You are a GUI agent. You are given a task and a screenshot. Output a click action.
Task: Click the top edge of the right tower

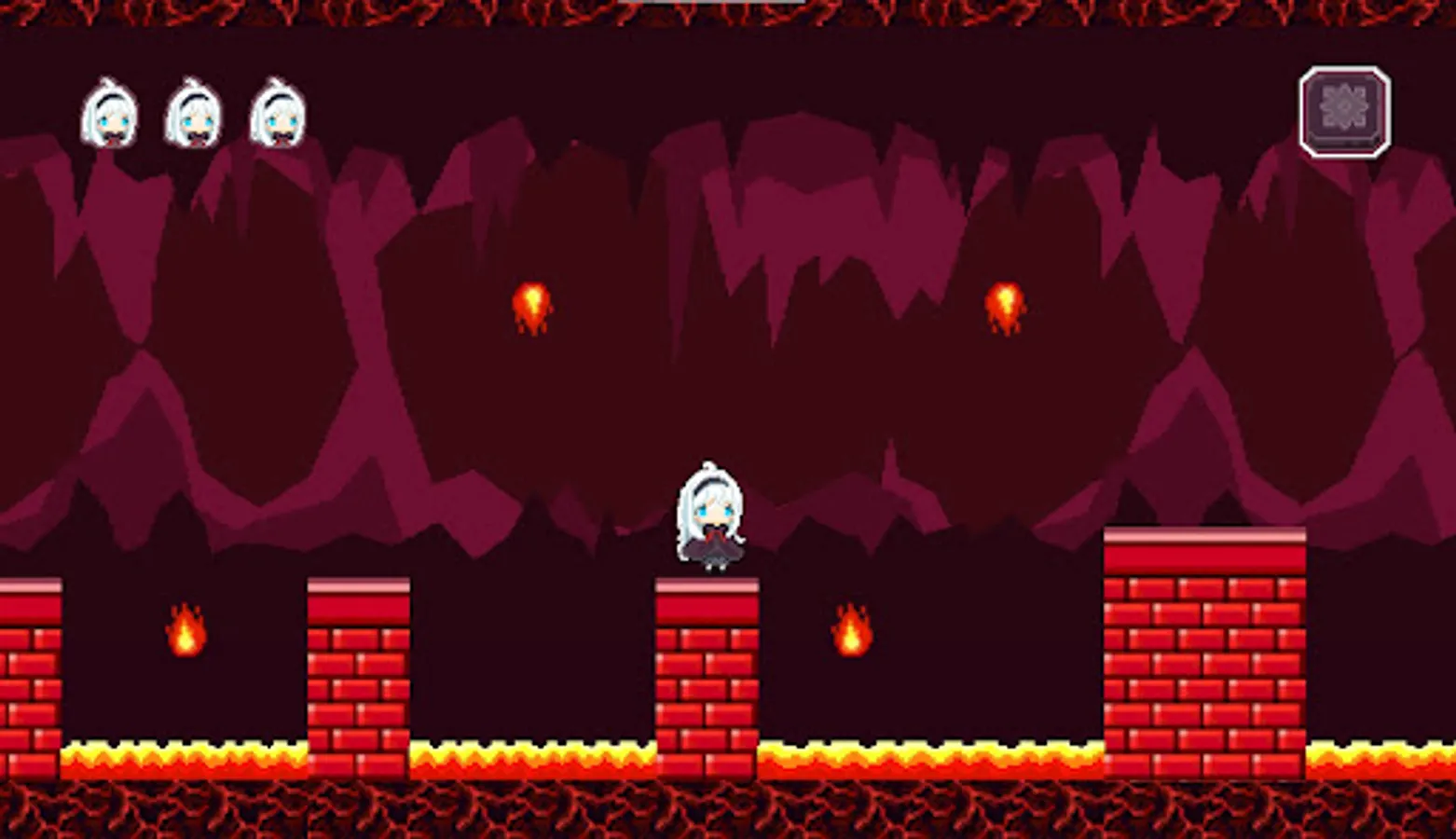click(1202, 536)
